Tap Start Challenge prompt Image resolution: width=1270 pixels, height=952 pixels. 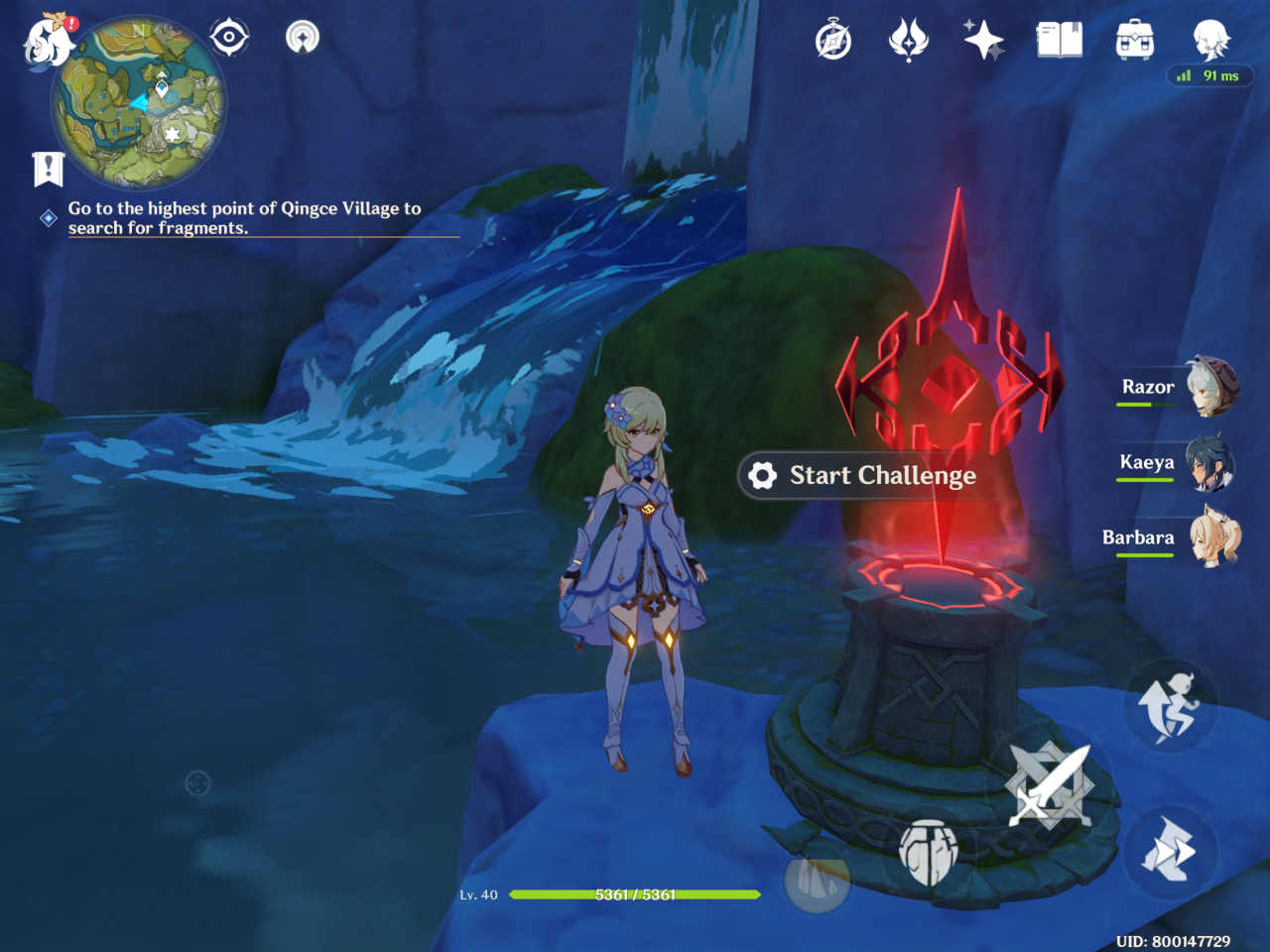(861, 476)
